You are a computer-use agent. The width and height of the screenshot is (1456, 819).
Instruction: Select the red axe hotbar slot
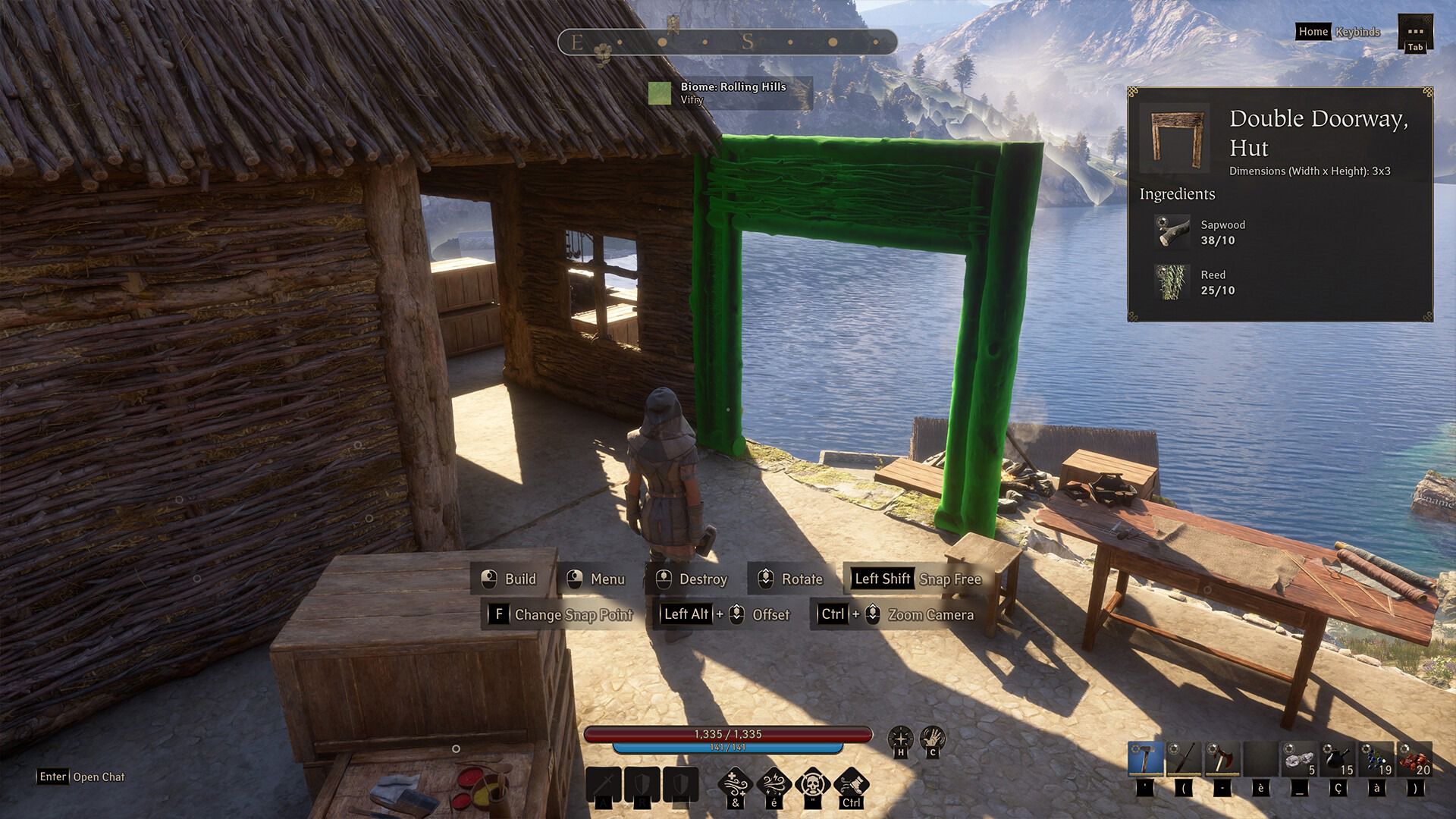(x=1222, y=758)
